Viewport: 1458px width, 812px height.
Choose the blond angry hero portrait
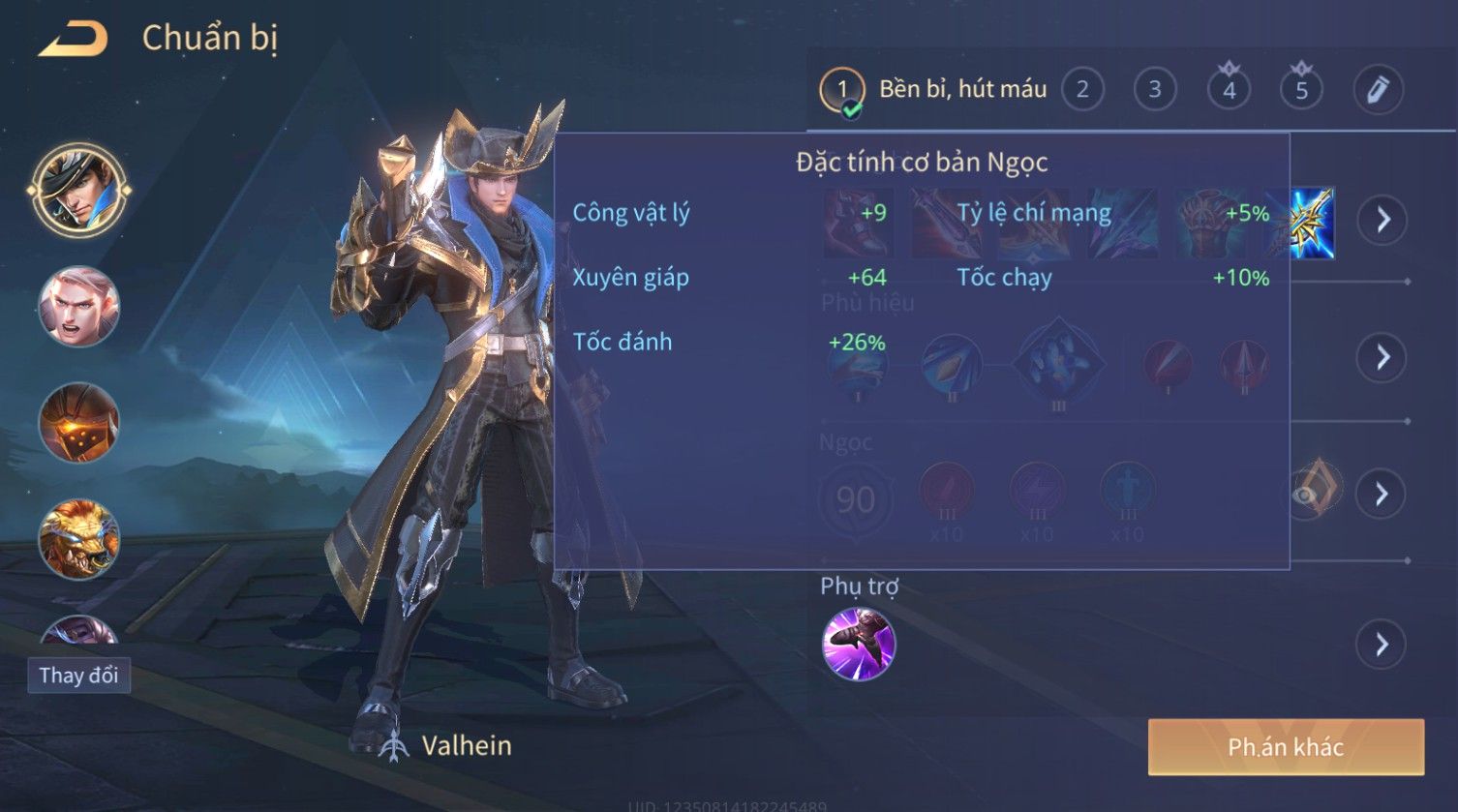78,307
